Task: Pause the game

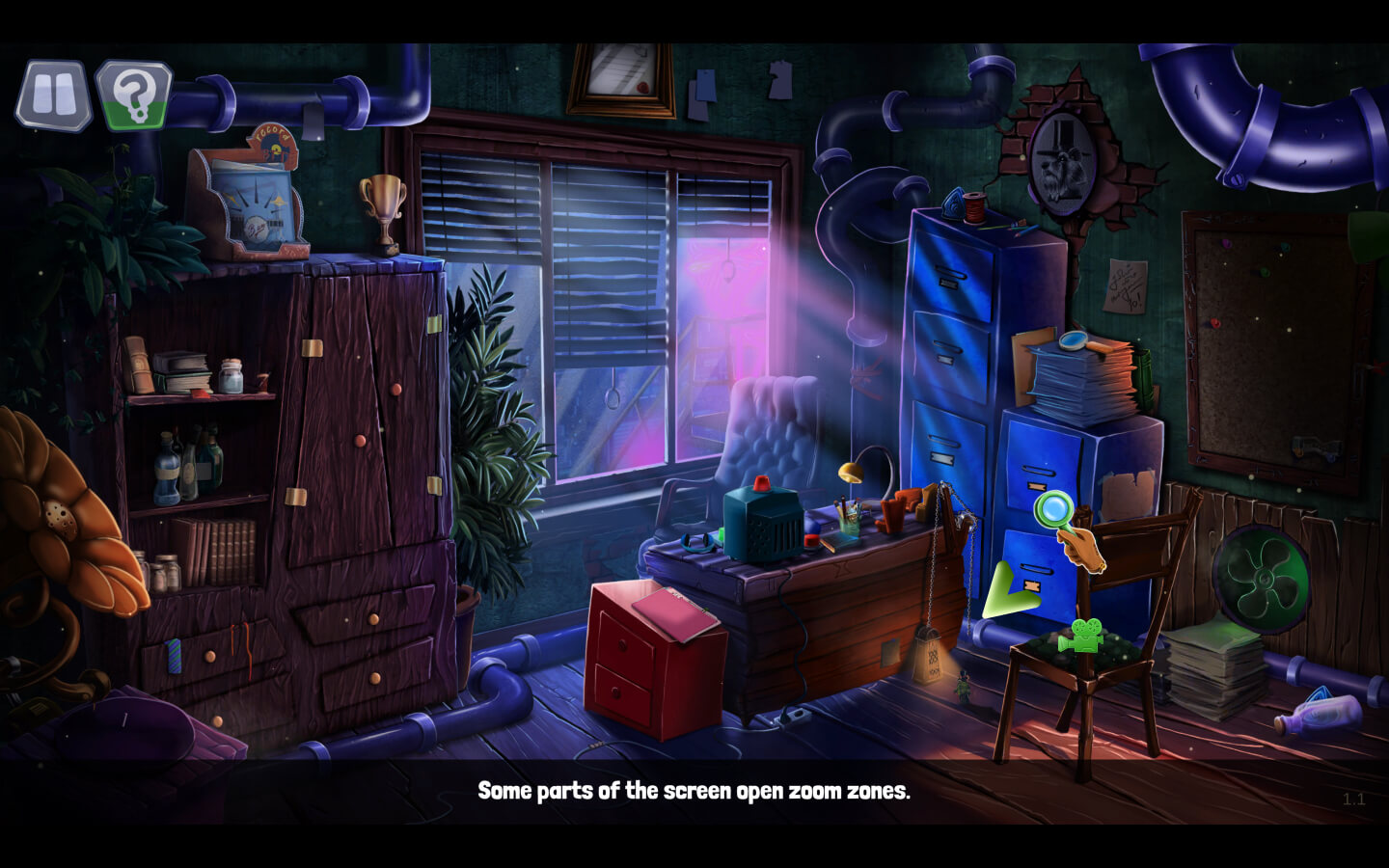Action: 53,95
